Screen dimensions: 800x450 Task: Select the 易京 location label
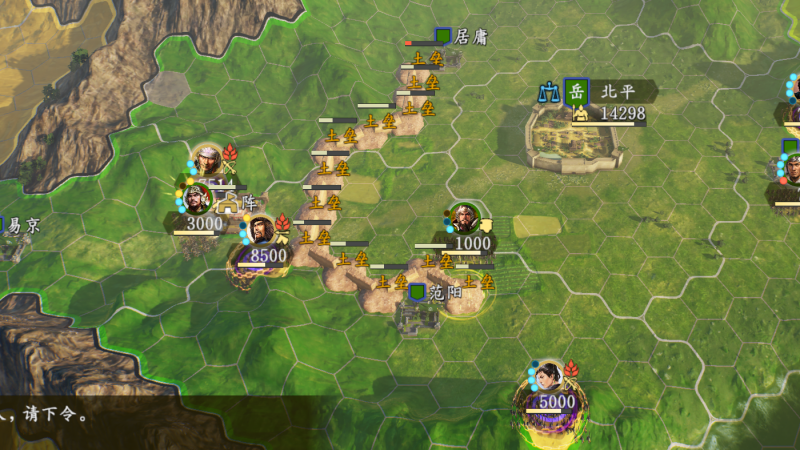22,226
